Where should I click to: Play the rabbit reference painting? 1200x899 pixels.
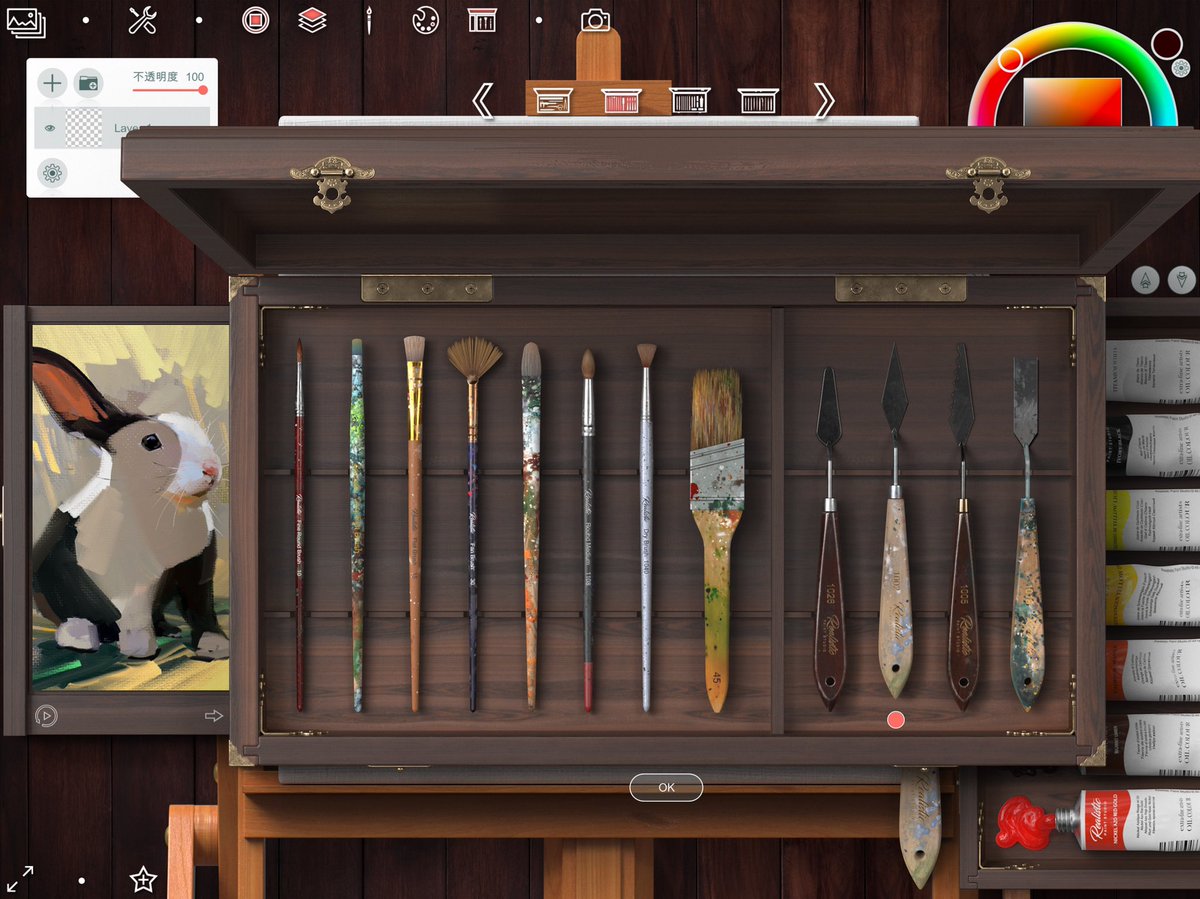pyautogui.click(x=46, y=715)
